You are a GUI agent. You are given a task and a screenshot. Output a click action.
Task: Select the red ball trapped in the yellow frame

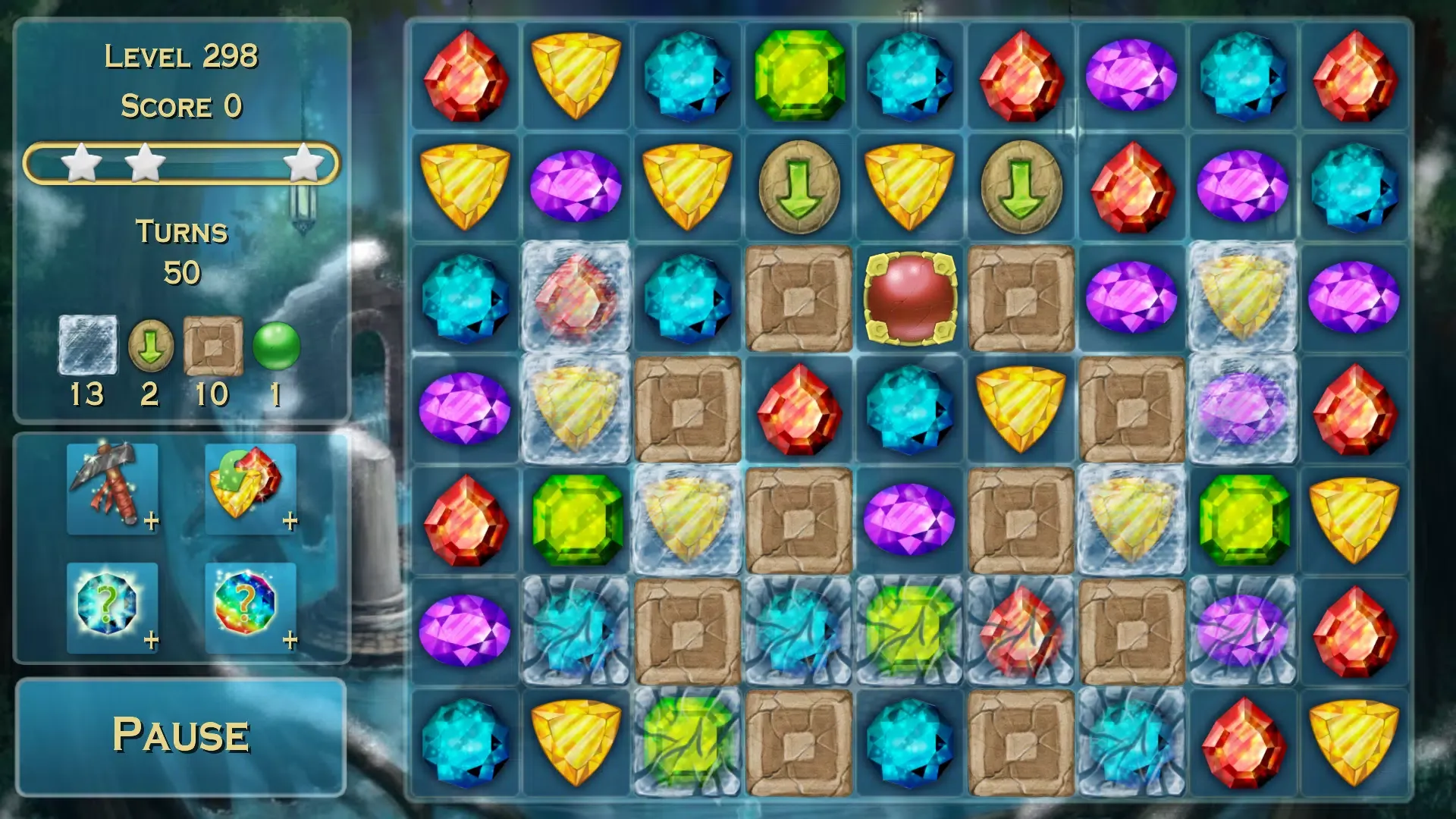[910, 298]
